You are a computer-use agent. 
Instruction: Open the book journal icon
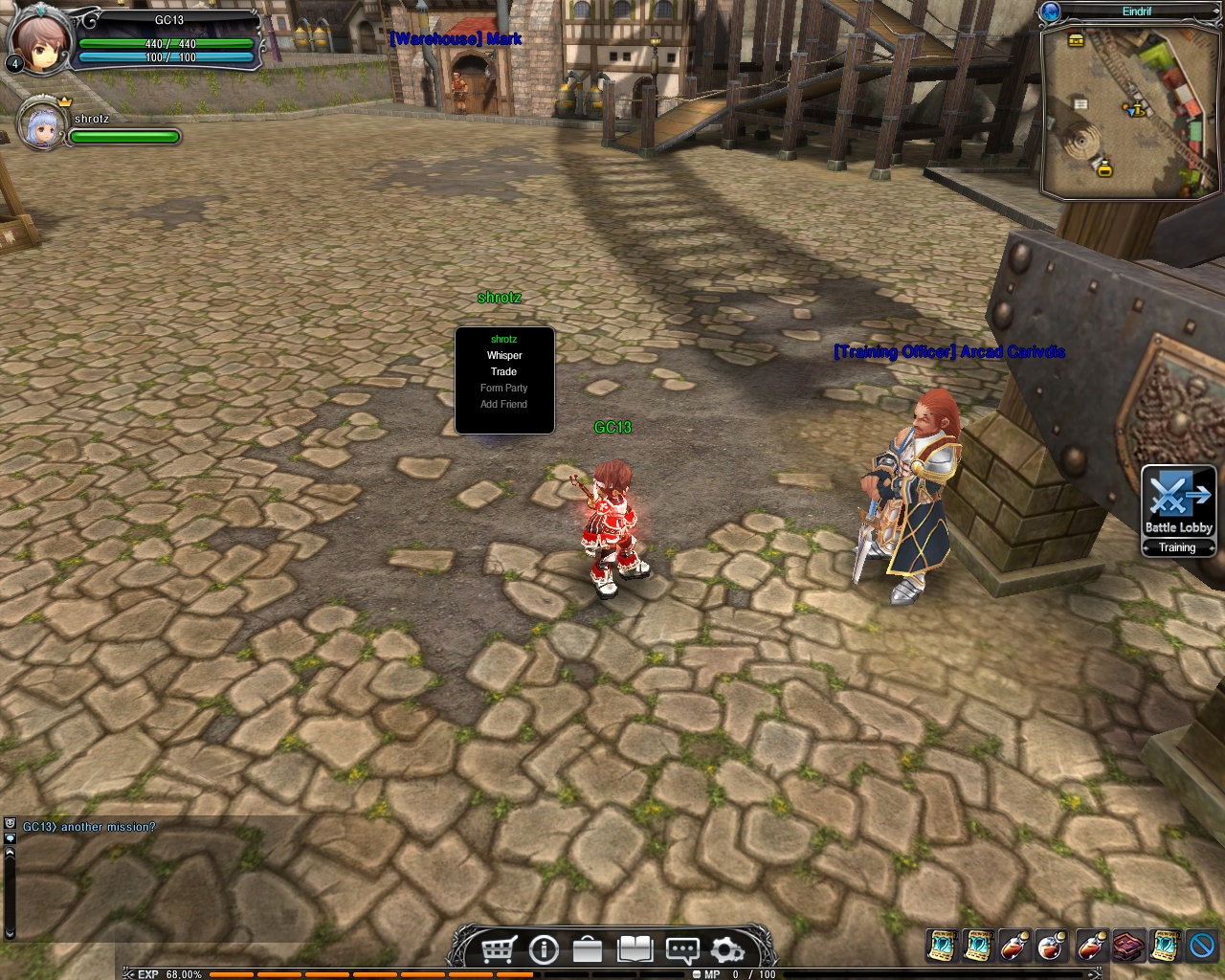(635, 949)
